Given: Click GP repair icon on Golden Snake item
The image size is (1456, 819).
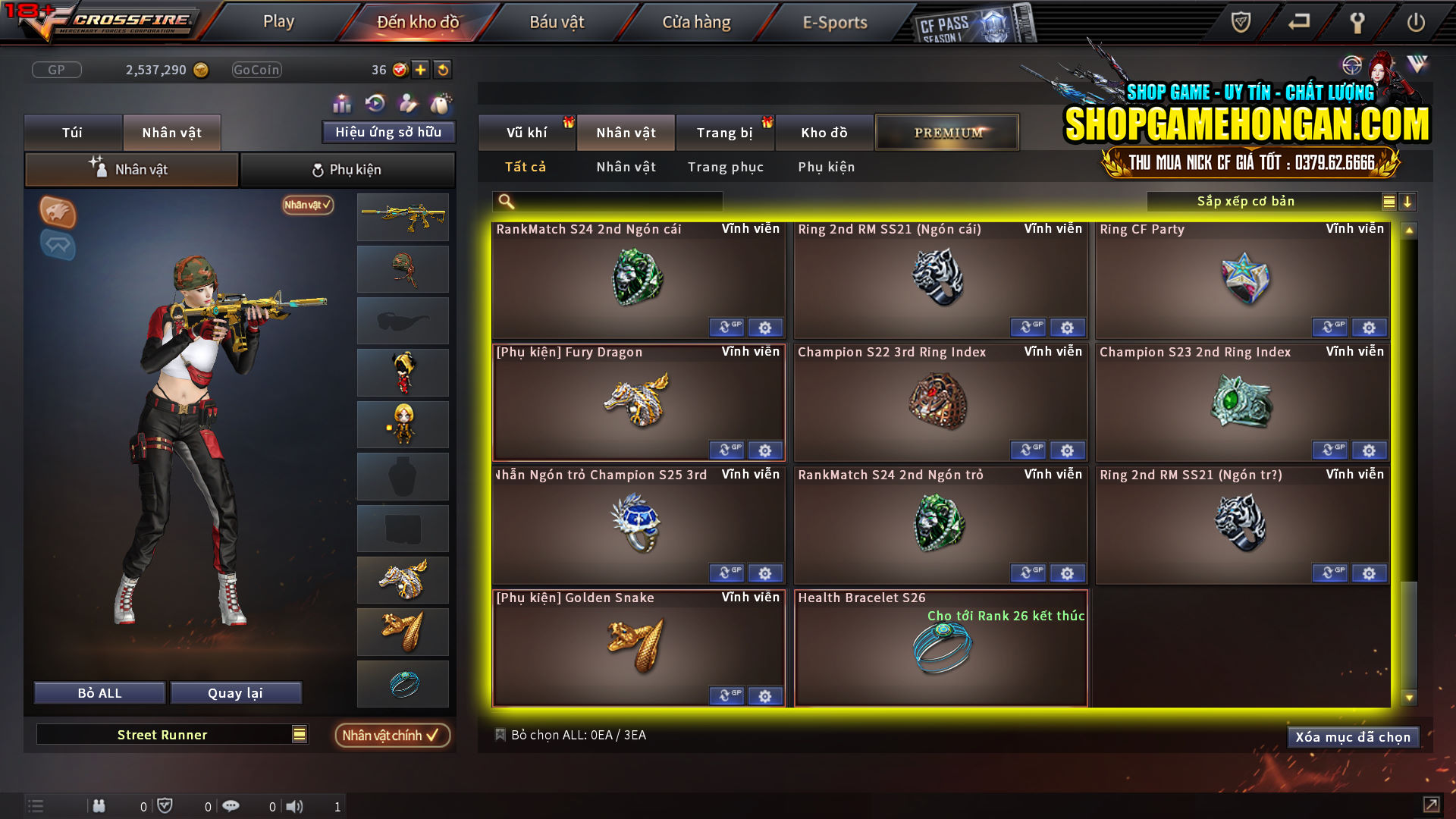Looking at the screenshot, I should click(x=727, y=695).
